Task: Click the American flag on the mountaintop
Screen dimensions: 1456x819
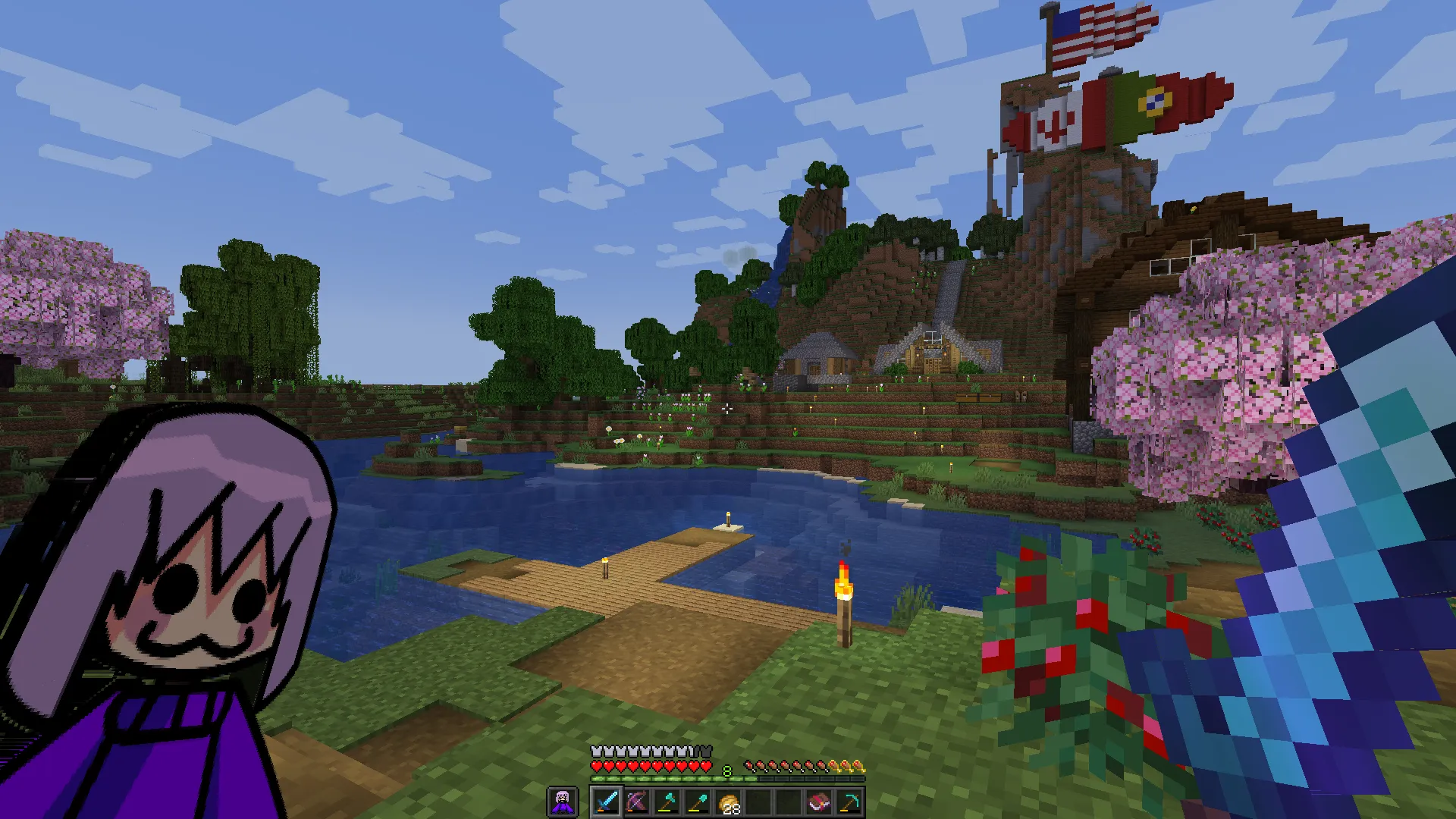Action: pos(1094,34)
